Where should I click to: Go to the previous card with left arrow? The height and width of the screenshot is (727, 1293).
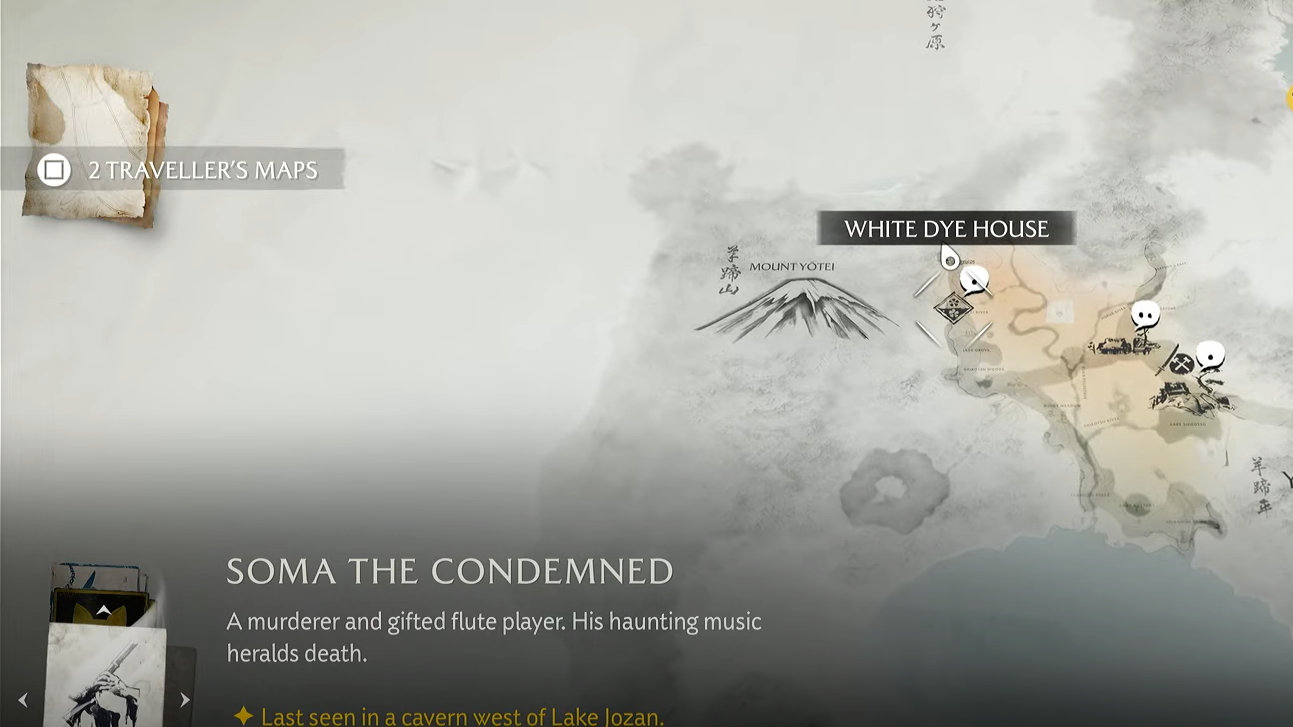(23, 701)
